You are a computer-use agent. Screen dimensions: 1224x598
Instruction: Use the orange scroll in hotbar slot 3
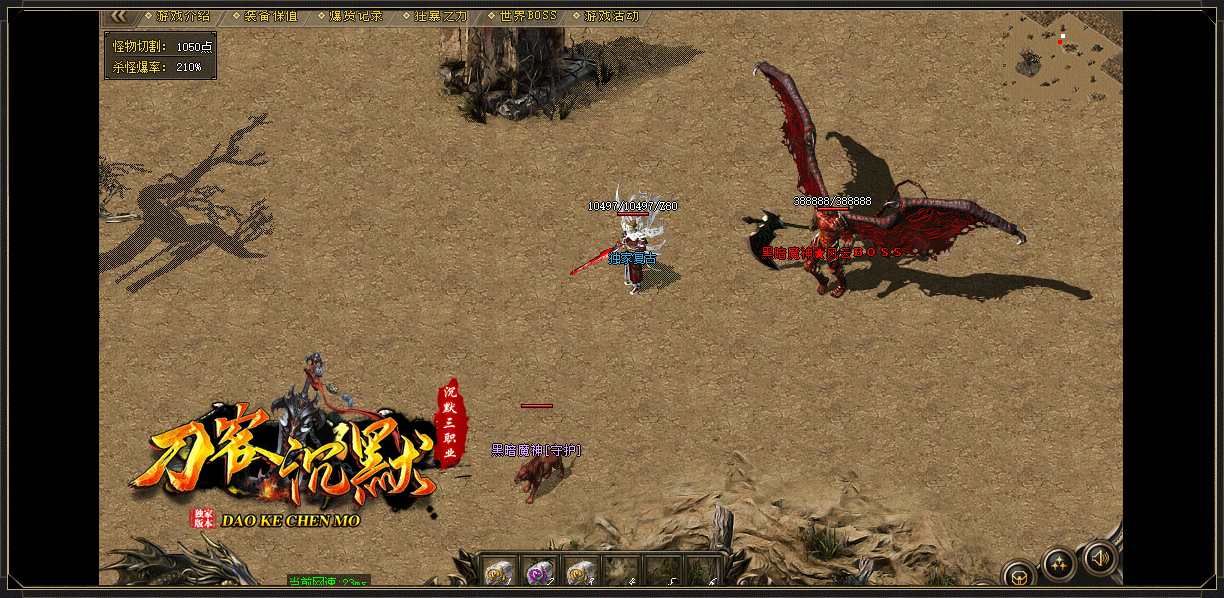(x=582, y=572)
